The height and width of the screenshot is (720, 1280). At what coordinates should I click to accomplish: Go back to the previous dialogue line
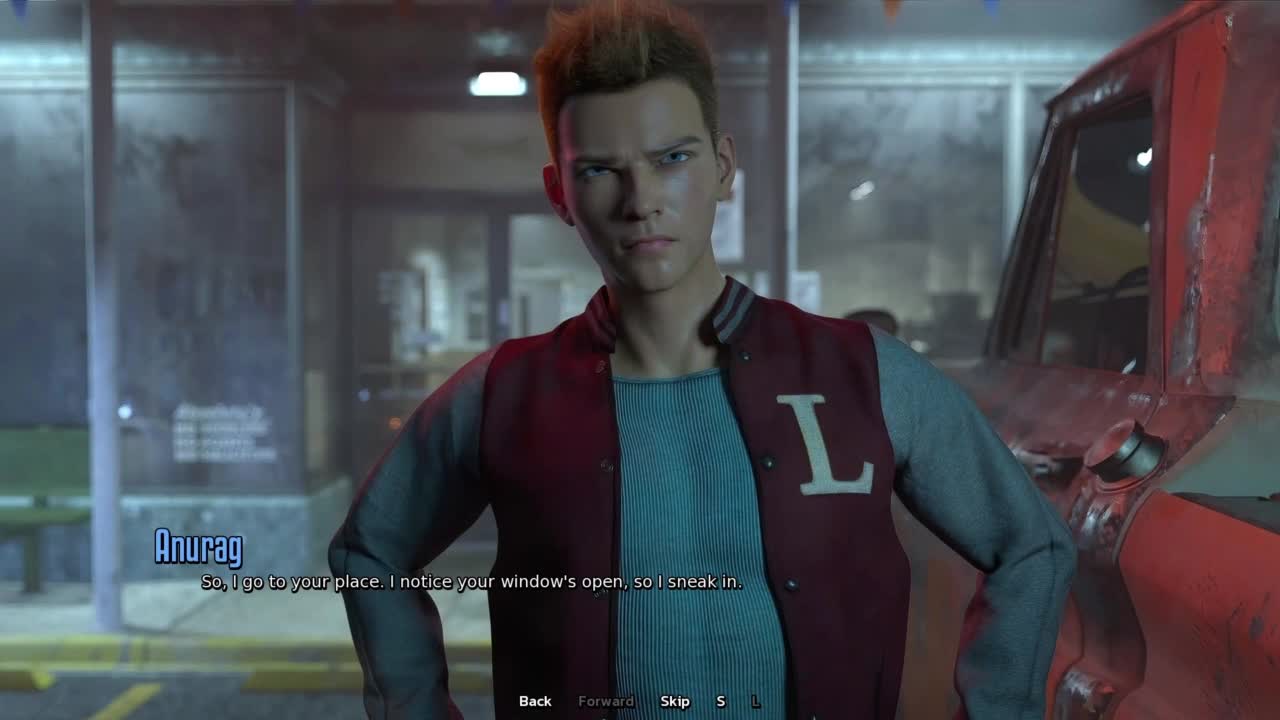[x=535, y=701]
